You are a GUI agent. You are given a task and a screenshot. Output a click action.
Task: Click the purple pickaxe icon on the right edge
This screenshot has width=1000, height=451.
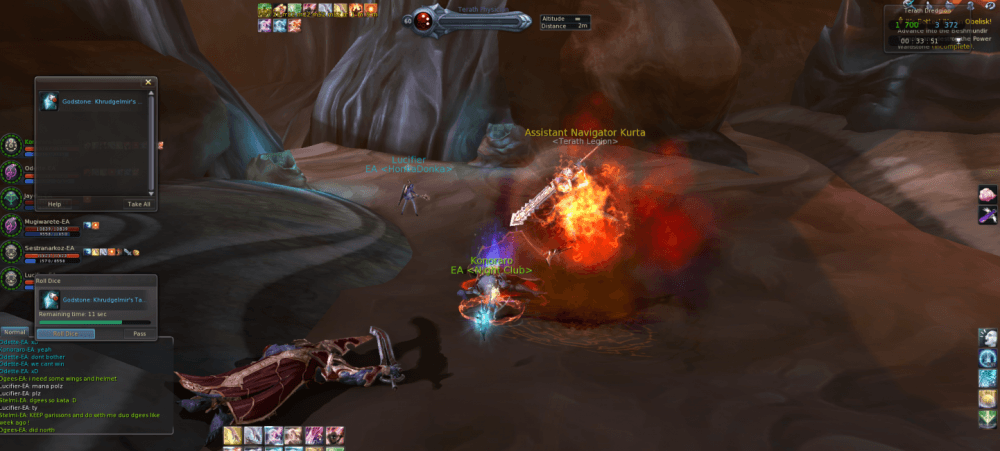(988, 213)
